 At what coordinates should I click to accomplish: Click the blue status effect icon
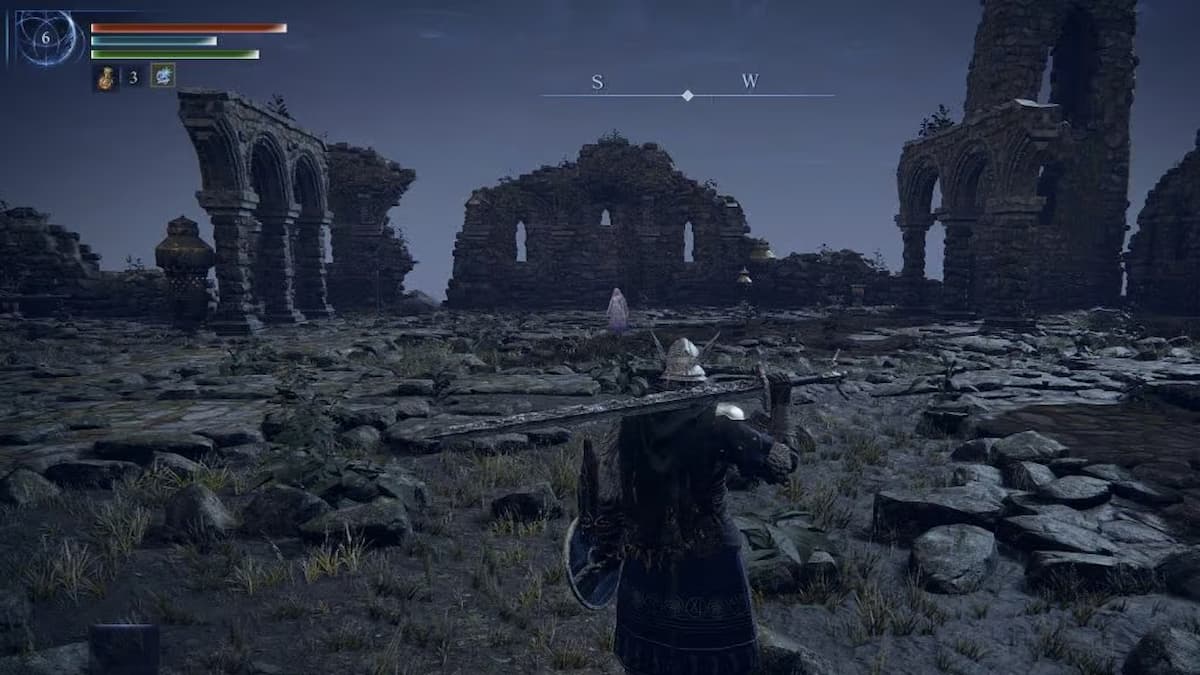(x=162, y=76)
